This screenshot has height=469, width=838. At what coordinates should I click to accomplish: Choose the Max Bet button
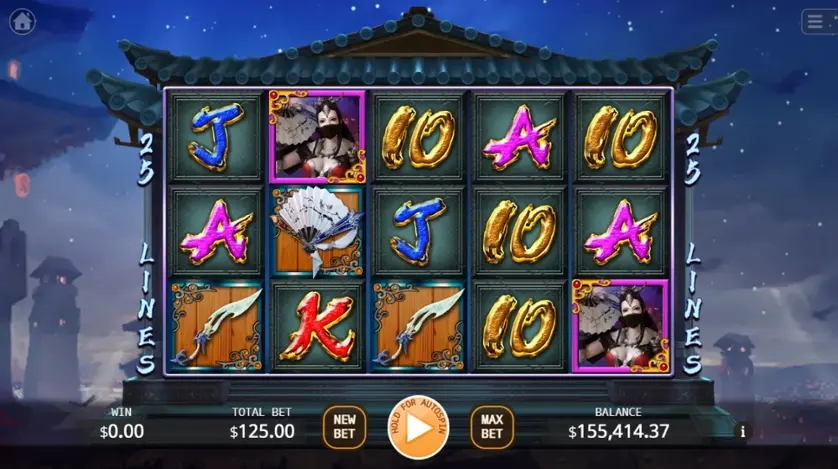pyautogui.click(x=492, y=427)
